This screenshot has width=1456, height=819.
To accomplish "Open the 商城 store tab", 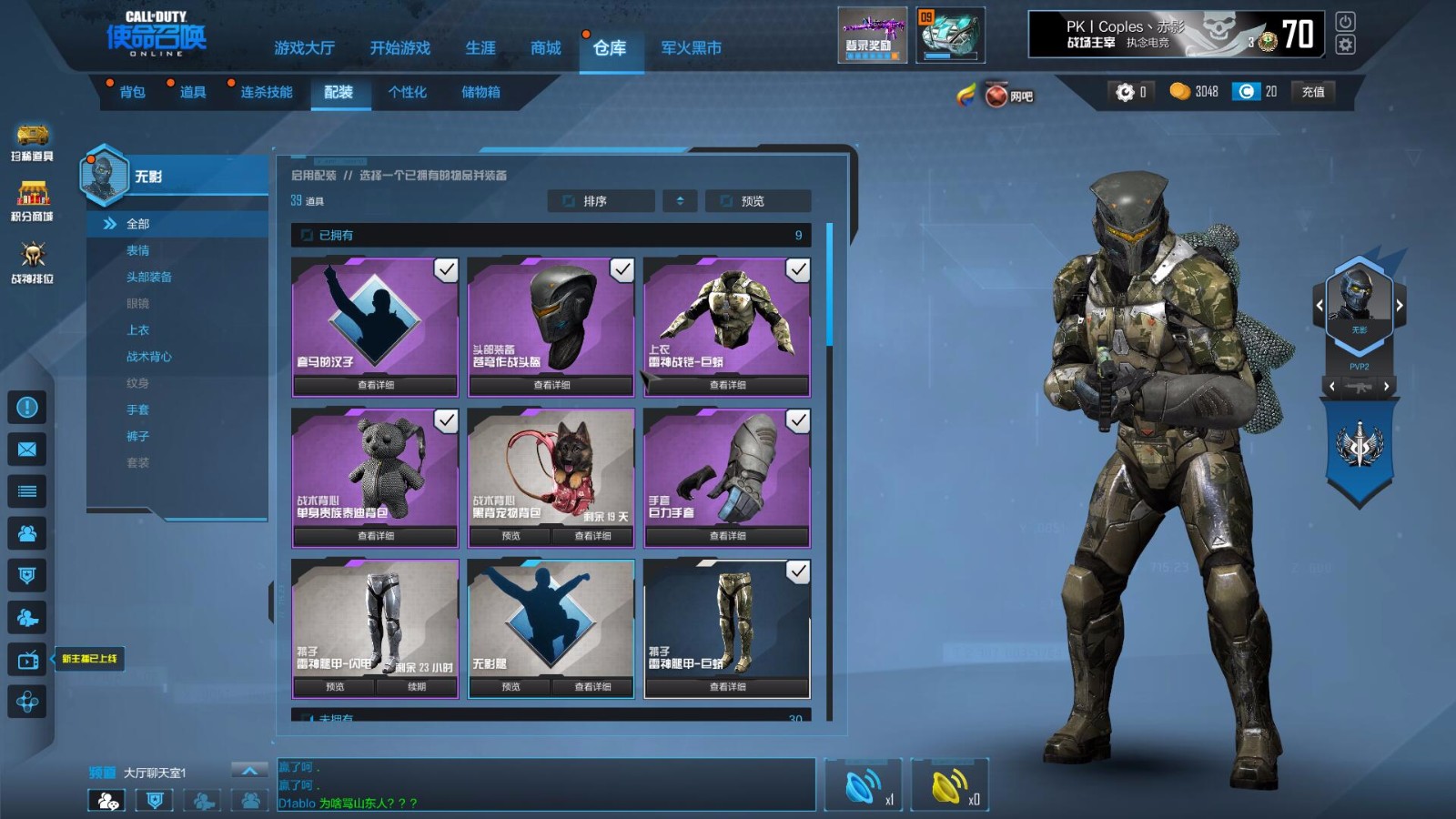I will click(x=546, y=48).
